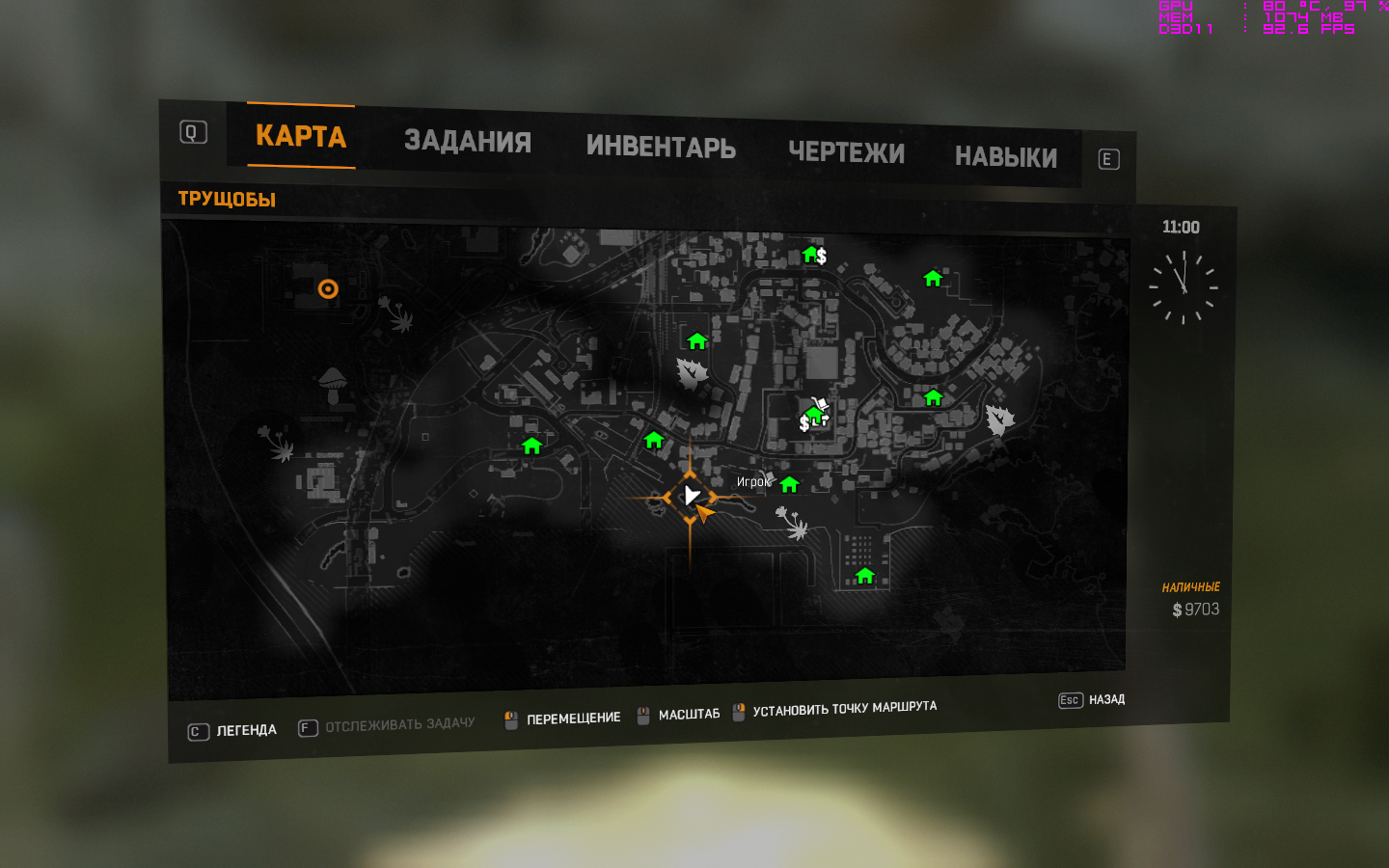The width and height of the screenshot is (1389, 868).
Task: Go to the НАВЫКИ tab
Action: coord(1005,157)
